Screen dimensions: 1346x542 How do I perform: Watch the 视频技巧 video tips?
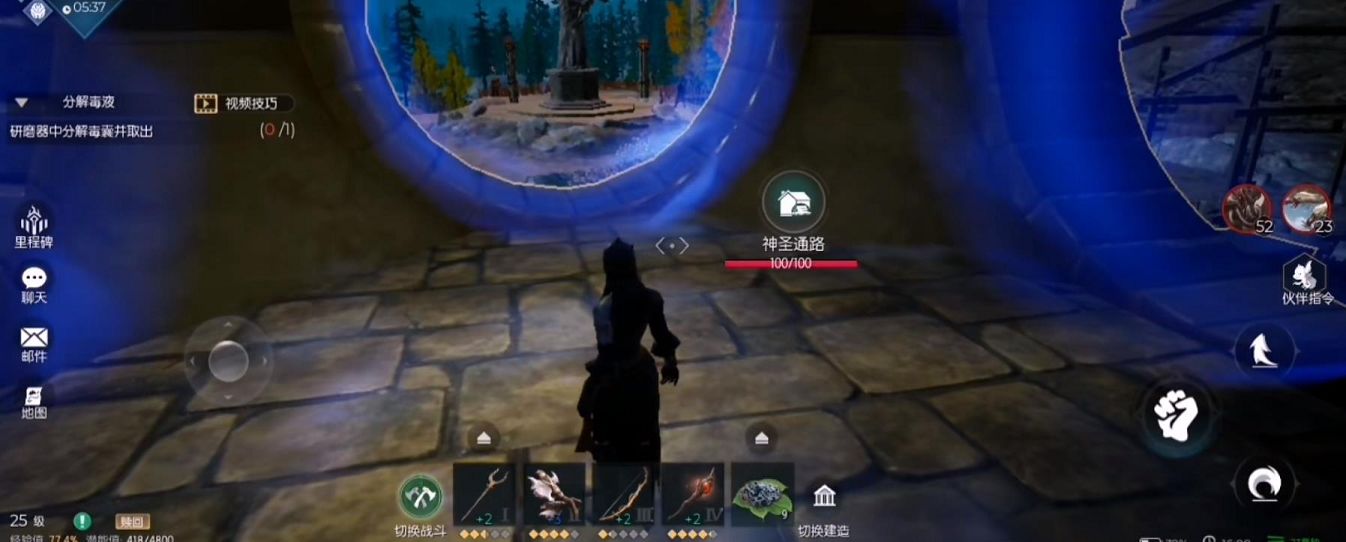click(244, 103)
